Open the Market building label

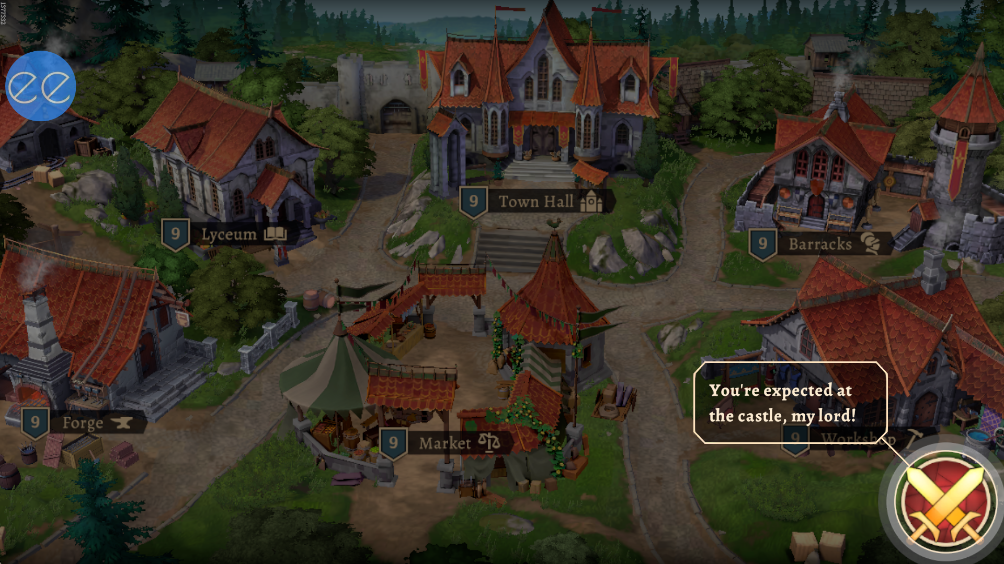(446, 442)
